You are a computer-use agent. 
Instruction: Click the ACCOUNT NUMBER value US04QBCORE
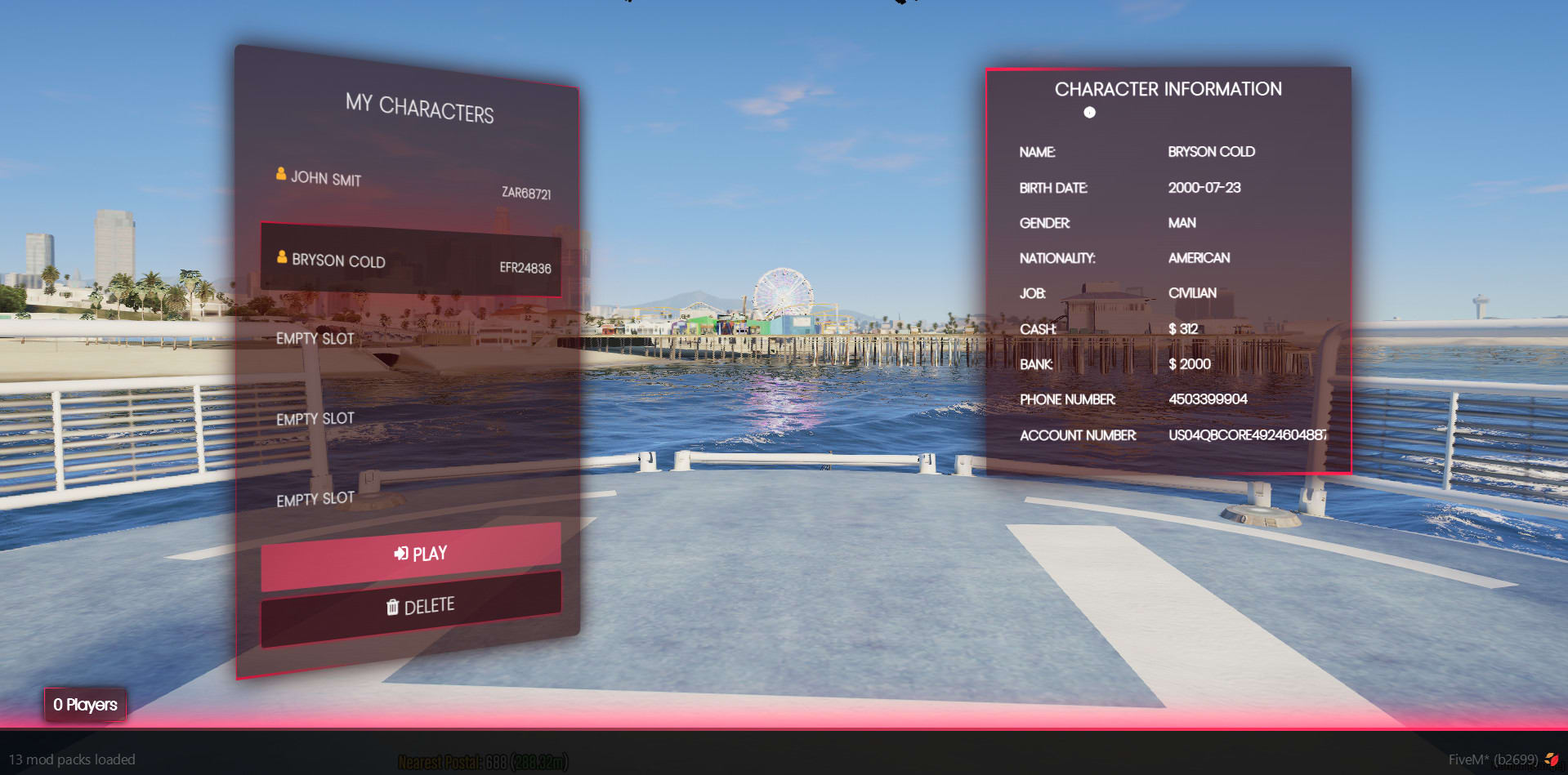[1248, 435]
